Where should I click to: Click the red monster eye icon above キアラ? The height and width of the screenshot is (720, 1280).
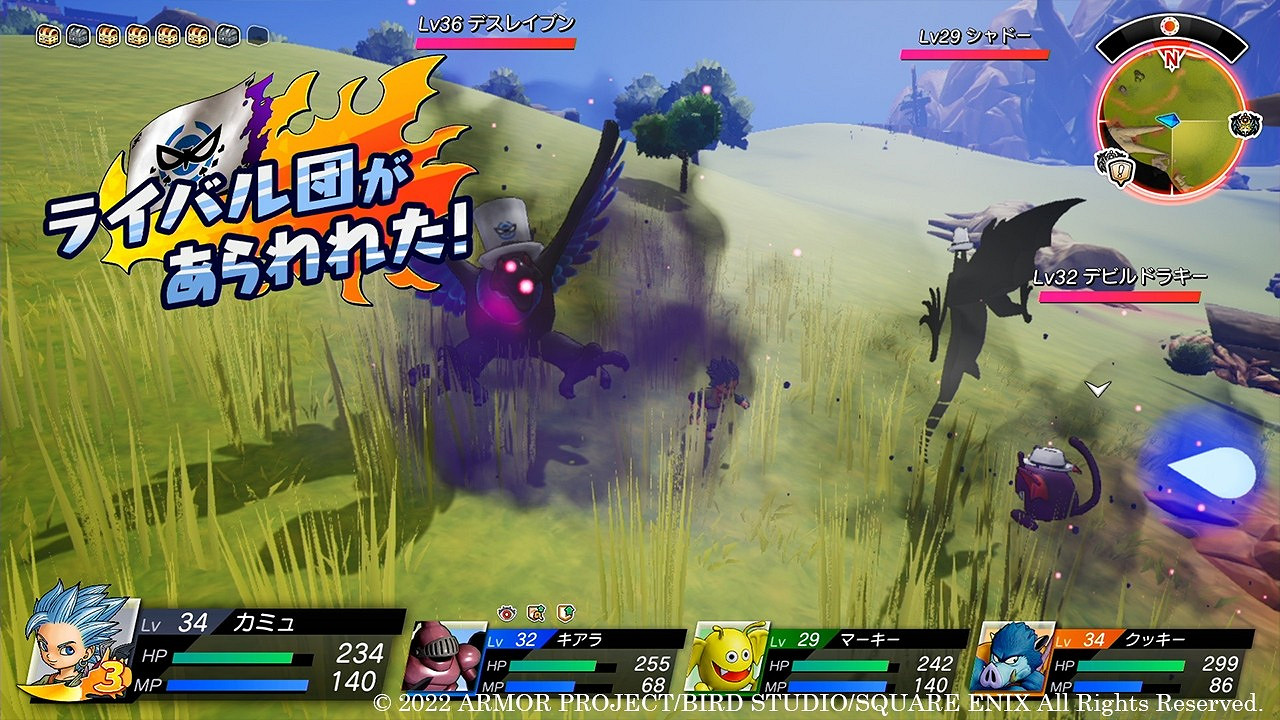click(x=507, y=614)
